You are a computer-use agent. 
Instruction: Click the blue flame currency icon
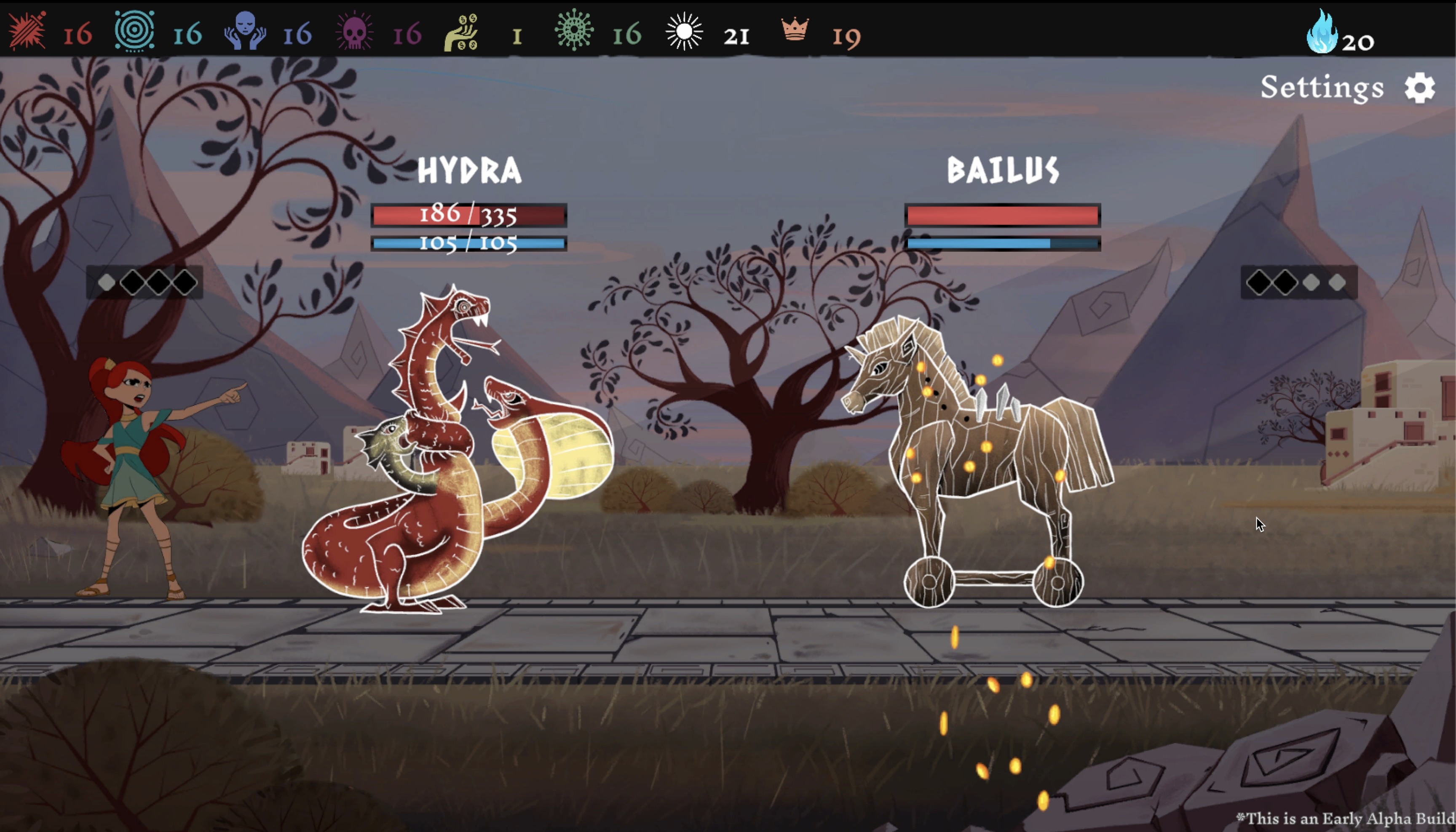[1321, 32]
